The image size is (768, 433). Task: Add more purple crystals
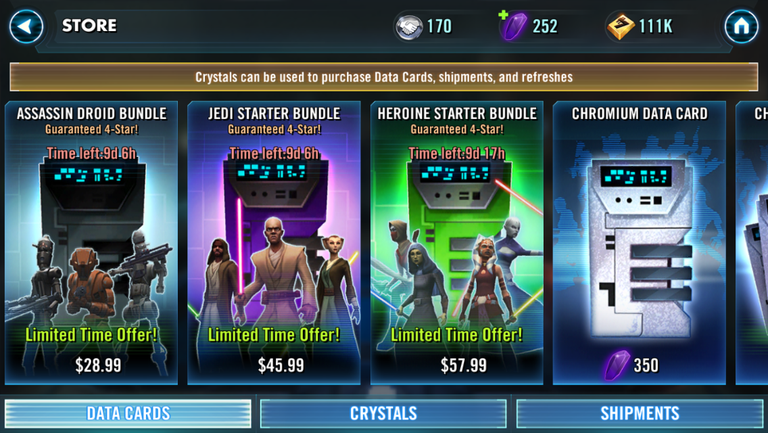pos(513,26)
